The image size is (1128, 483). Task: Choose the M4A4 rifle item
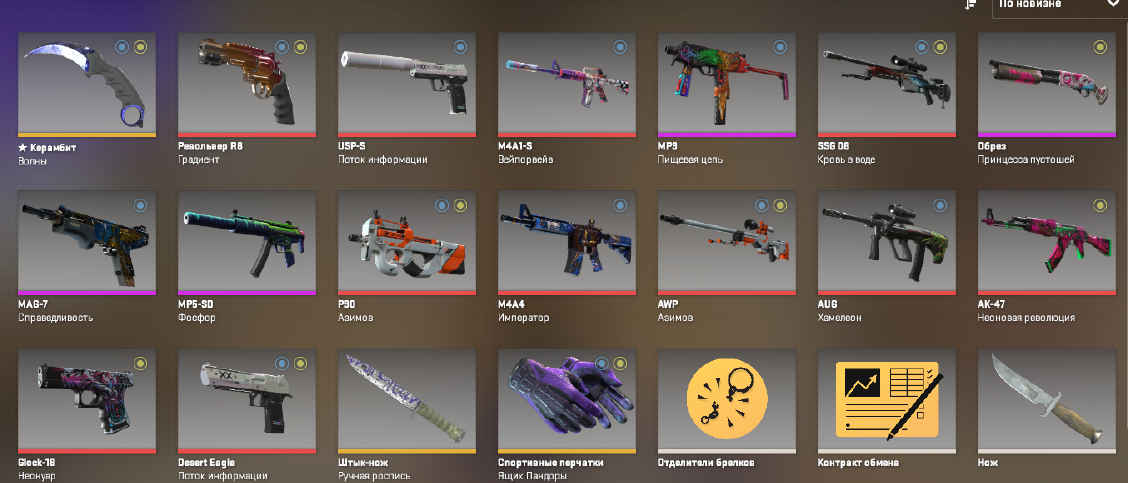point(567,242)
